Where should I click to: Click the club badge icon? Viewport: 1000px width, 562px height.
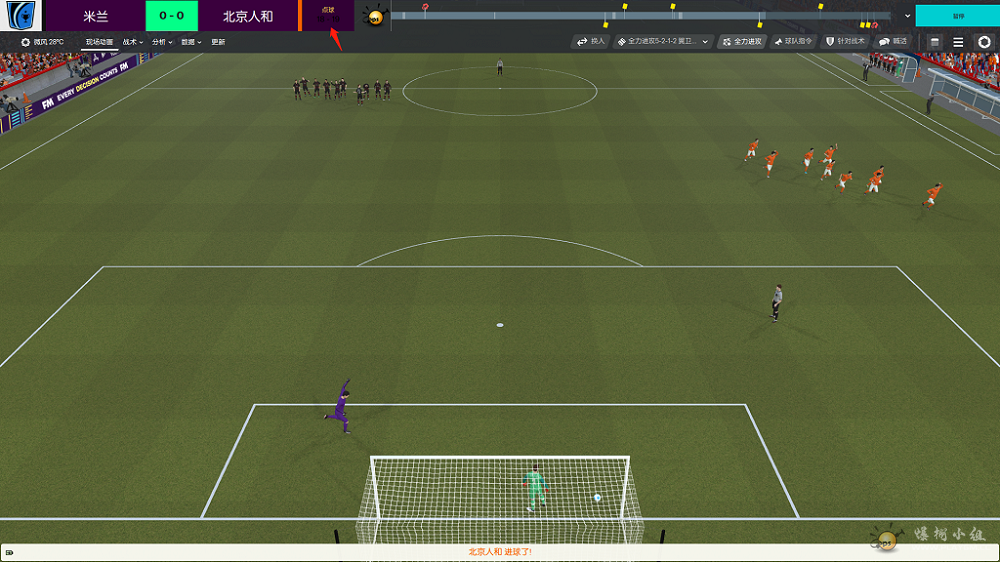(x=21, y=16)
